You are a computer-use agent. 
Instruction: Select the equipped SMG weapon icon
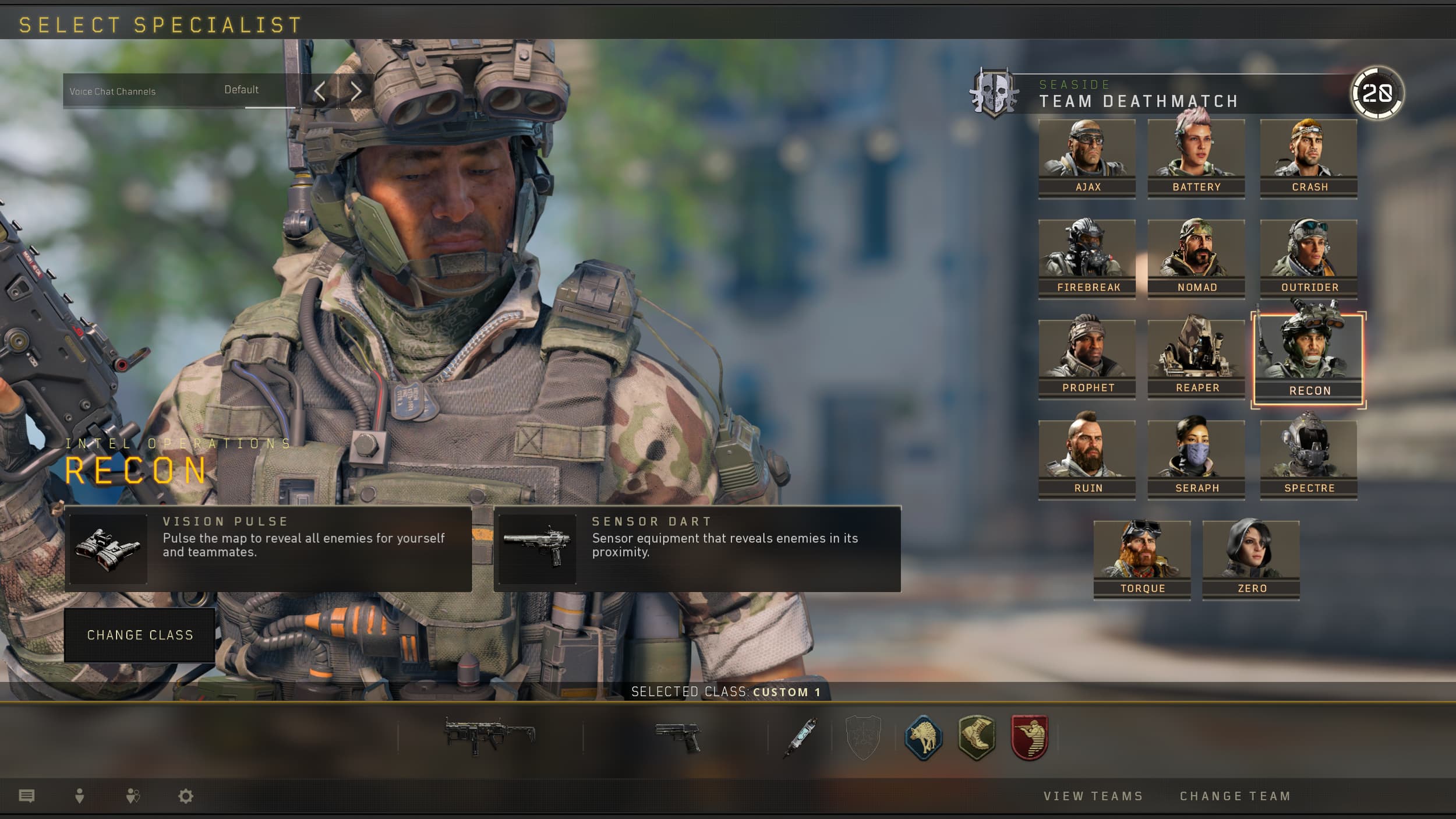489,739
